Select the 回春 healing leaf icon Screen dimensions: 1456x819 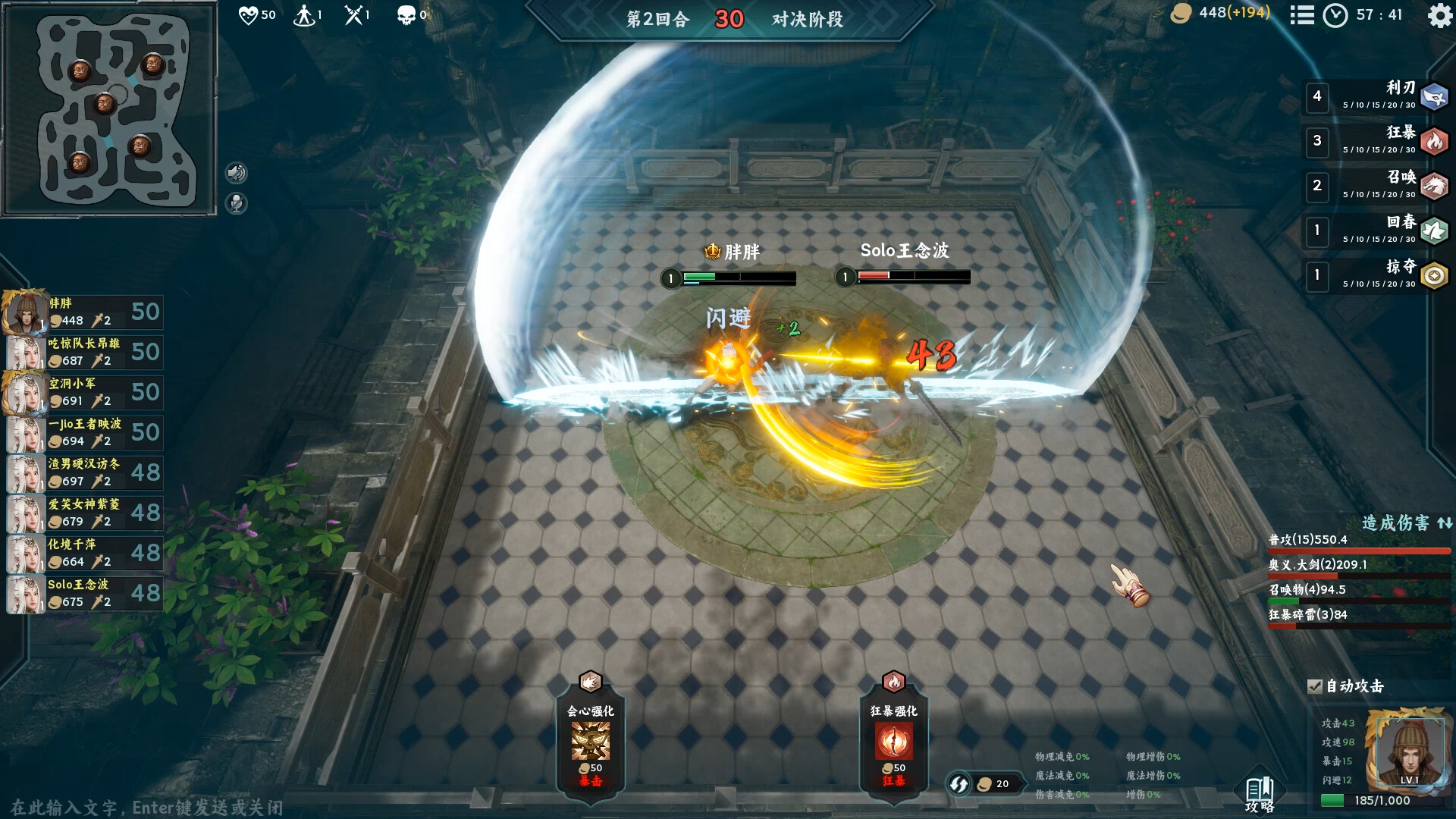(1433, 231)
